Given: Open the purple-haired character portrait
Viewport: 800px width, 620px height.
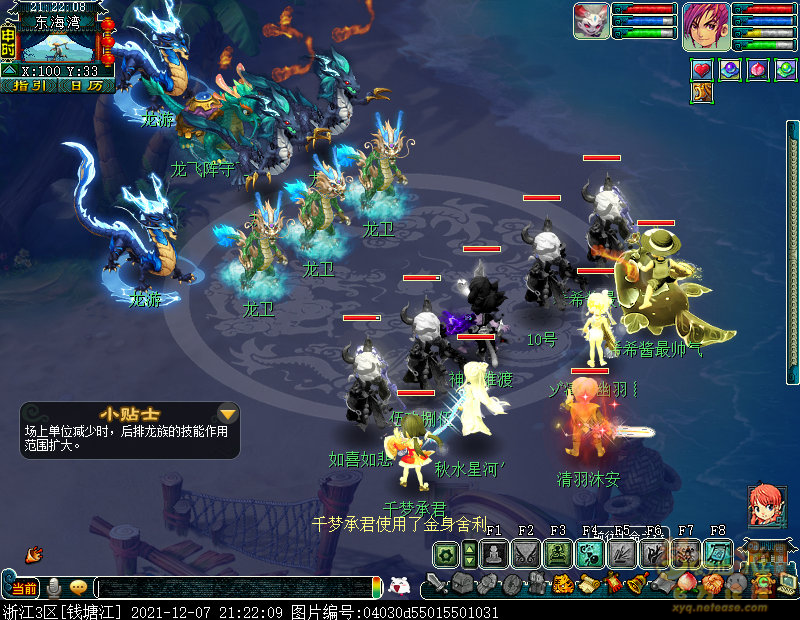Looking at the screenshot, I should pyautogui.click(x=705, y=26).
